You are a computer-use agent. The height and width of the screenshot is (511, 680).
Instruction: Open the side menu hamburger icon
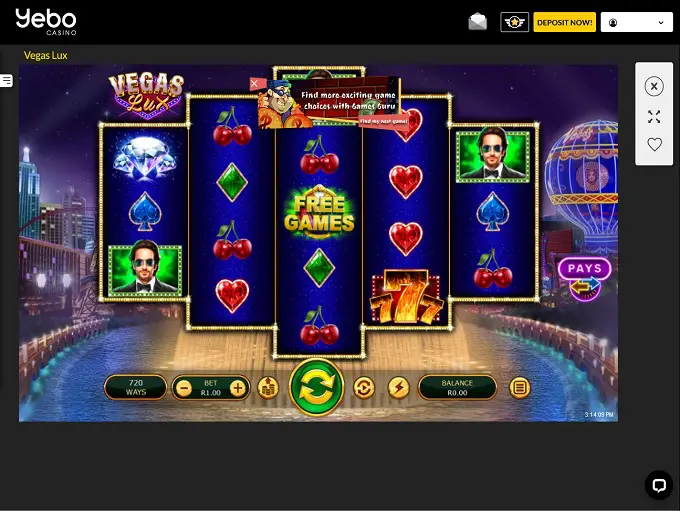6,80
